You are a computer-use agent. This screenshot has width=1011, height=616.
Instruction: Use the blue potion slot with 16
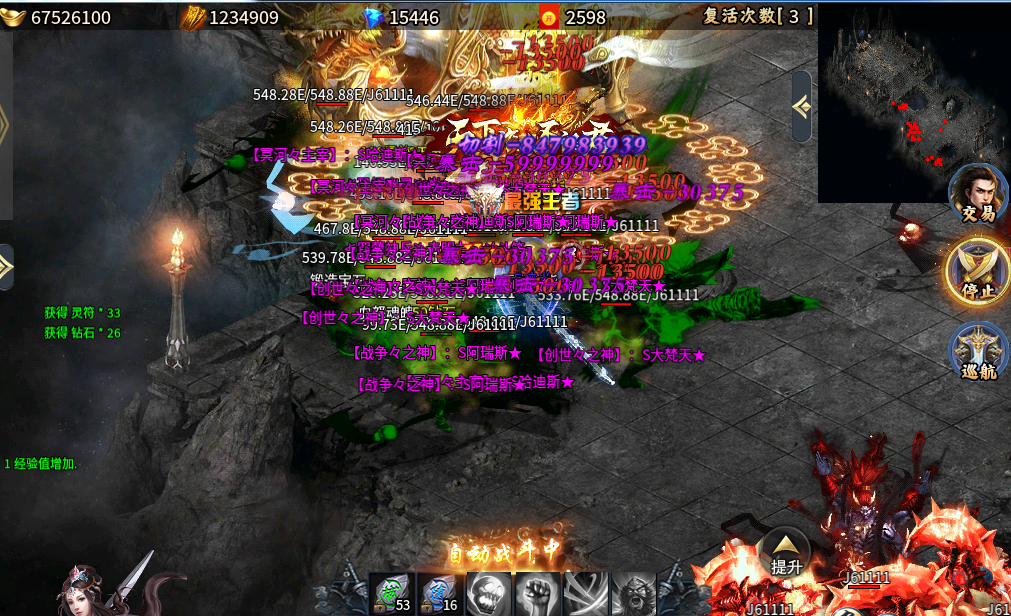[440, 593]
